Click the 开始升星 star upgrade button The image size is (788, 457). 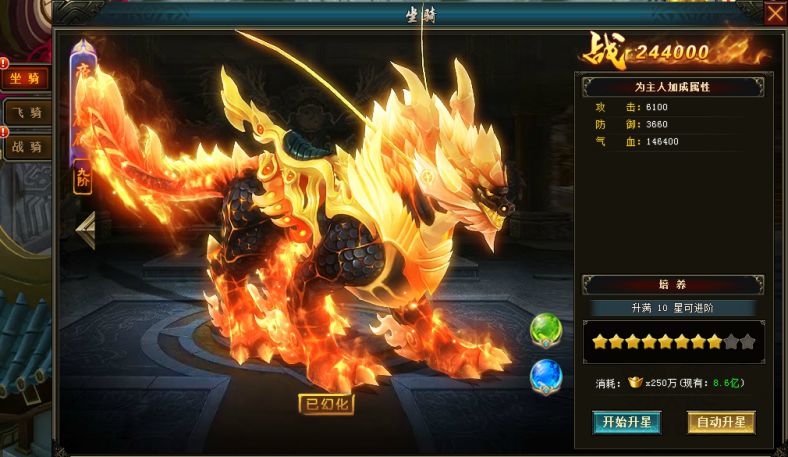point(627,422)
